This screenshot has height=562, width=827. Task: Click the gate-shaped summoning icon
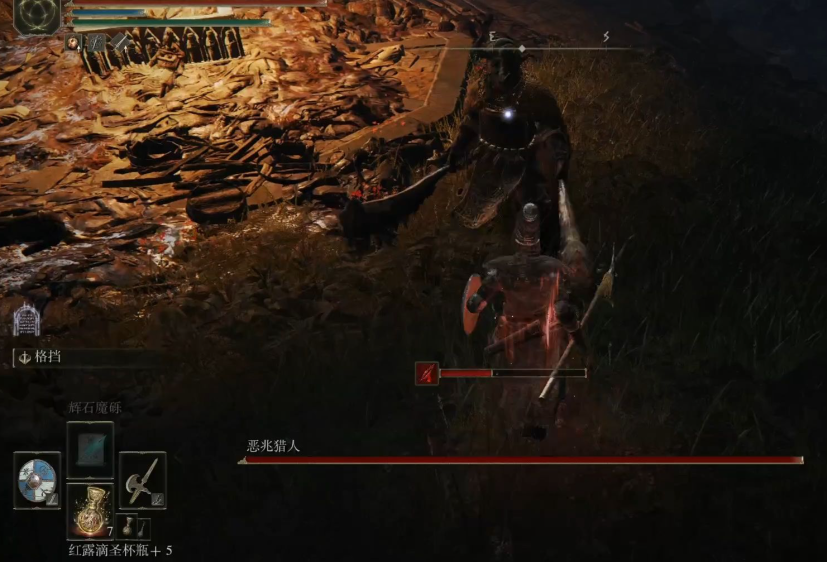tap(25, 320)
